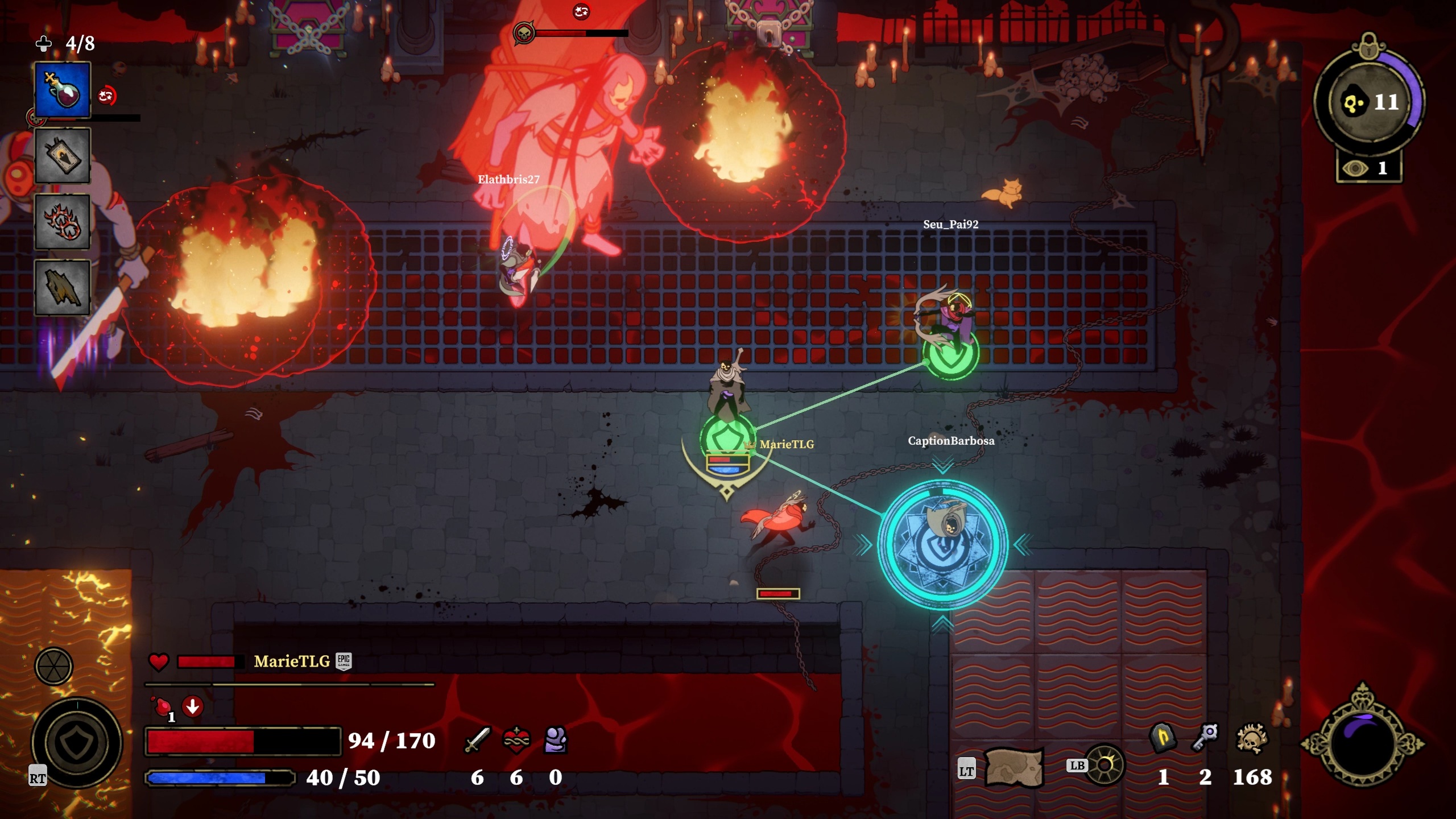Select the blue potion flask slot

[63, 90]
